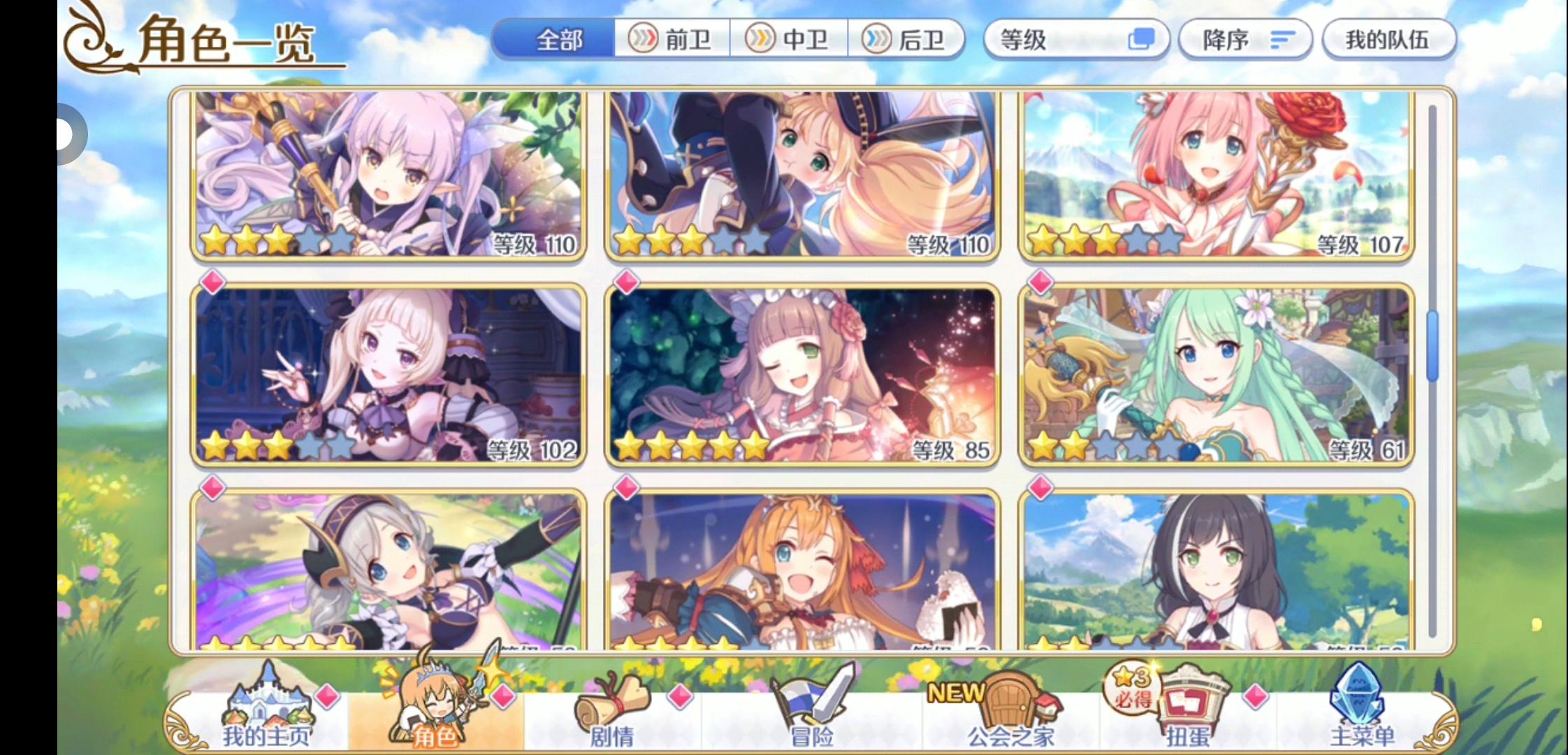Switch to the 前卫 vanguard tab
The width and height of the screenshot is (1568, 755).
[x=673, y=40]
